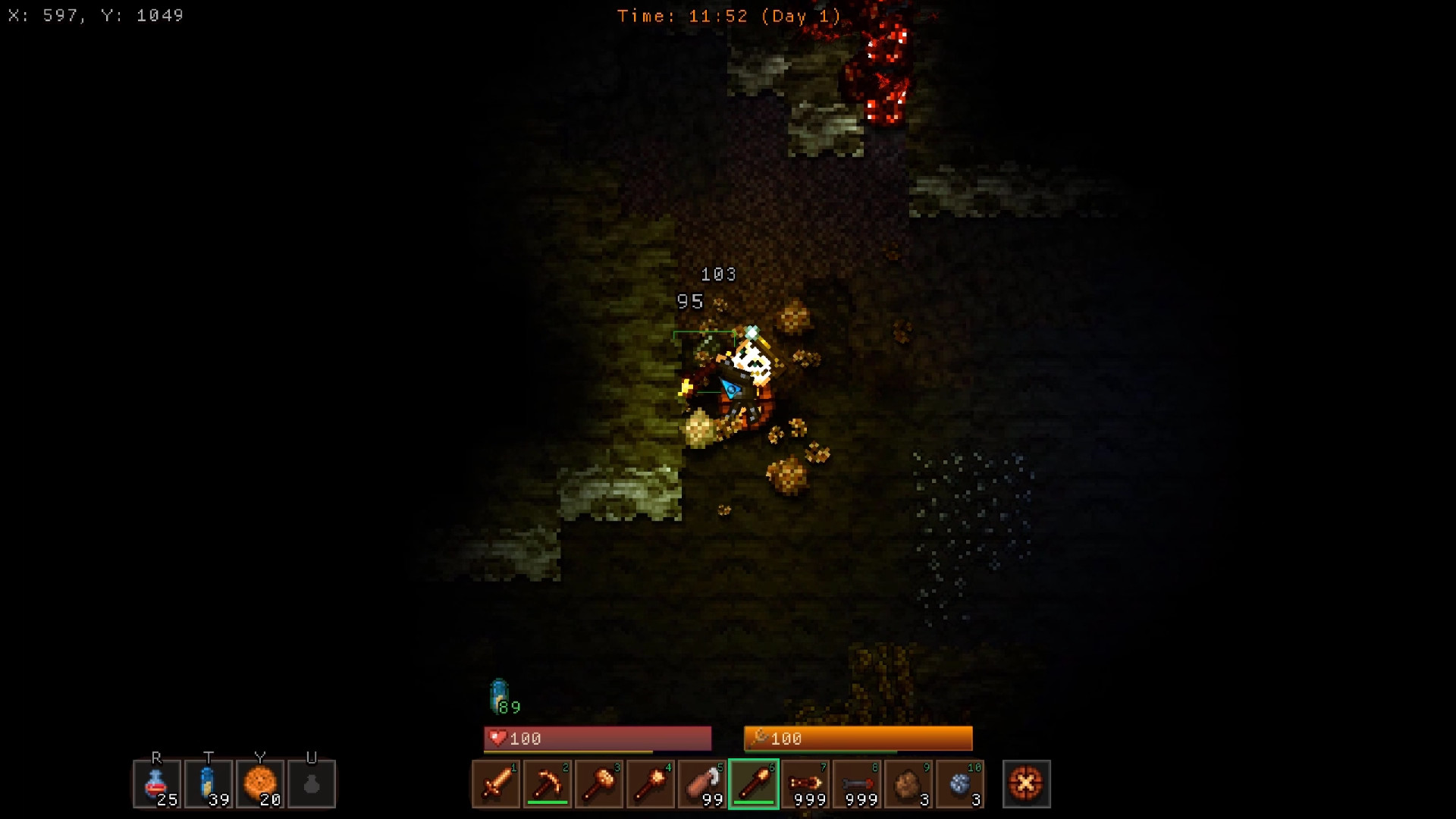This screenshot has width=1456, height=819.
Task: Select the meat stack of 99
Action: click(703, 784)
